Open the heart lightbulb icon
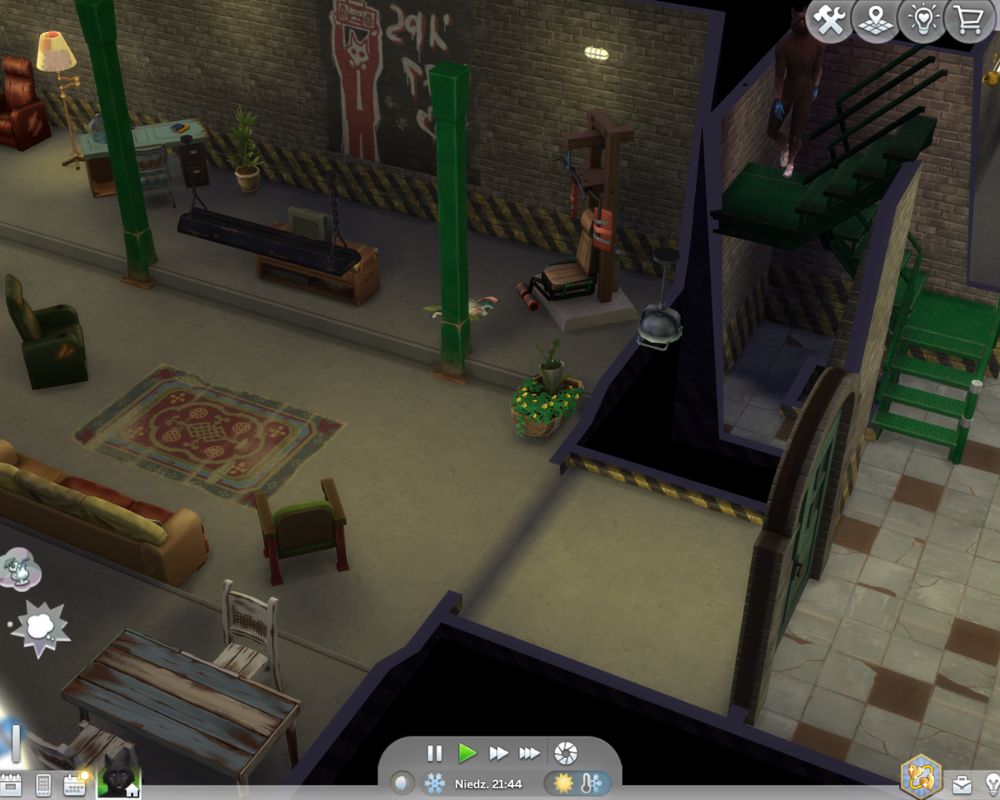 [921, 21]
